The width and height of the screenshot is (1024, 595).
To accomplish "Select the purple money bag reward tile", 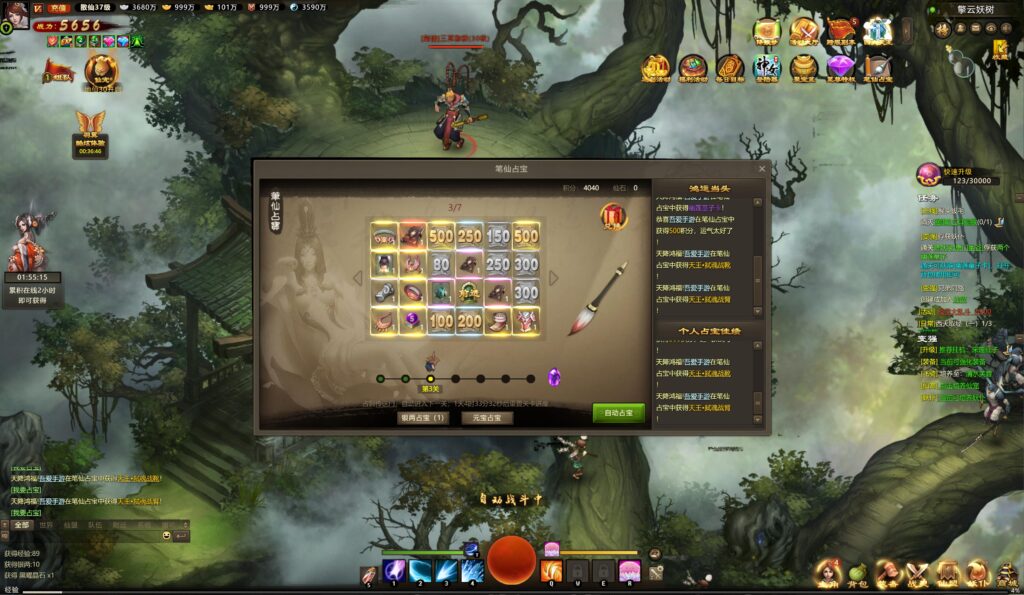I will pyautogui.click(x=412, y=322).
